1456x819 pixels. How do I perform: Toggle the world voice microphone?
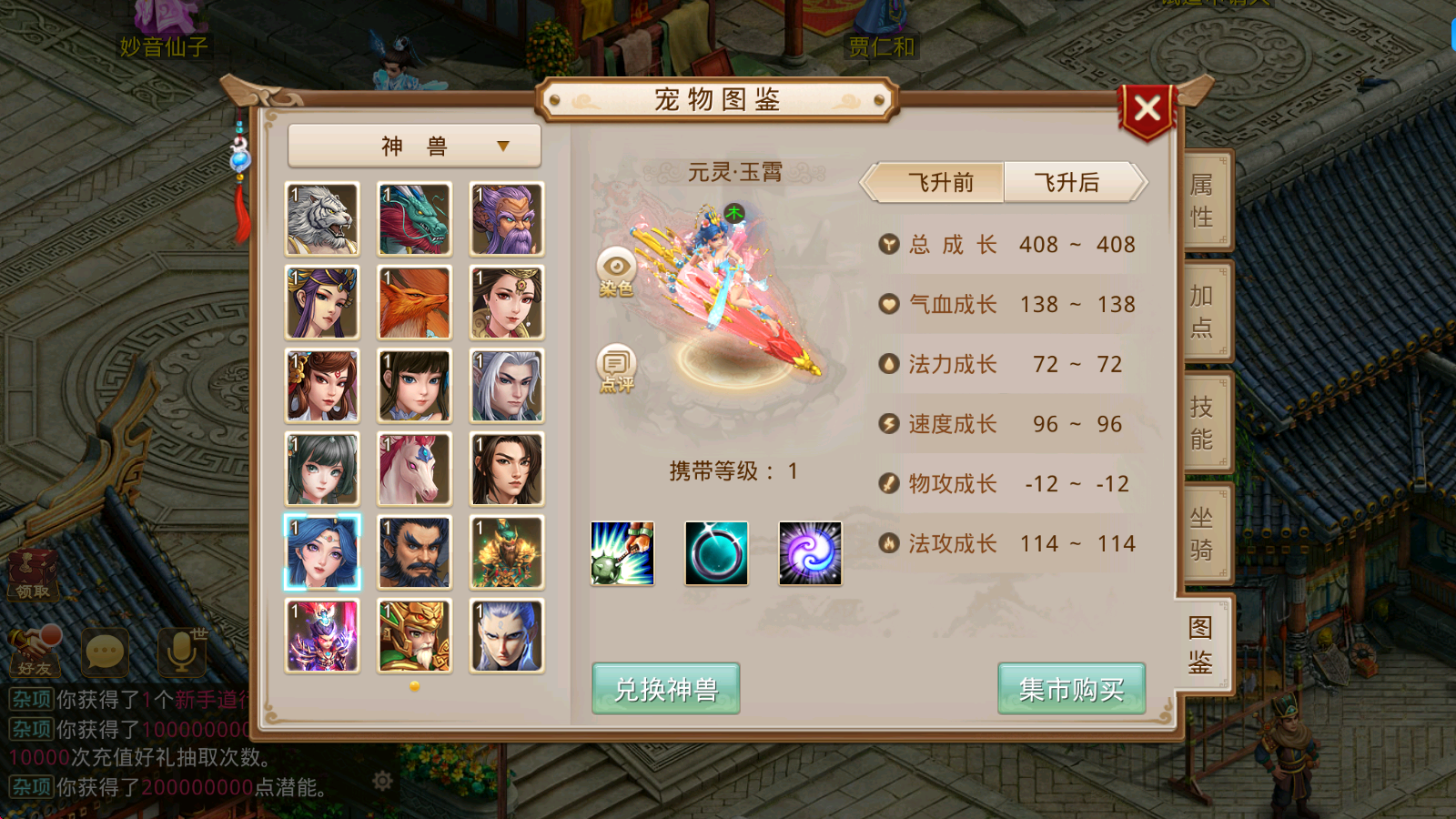179,650
